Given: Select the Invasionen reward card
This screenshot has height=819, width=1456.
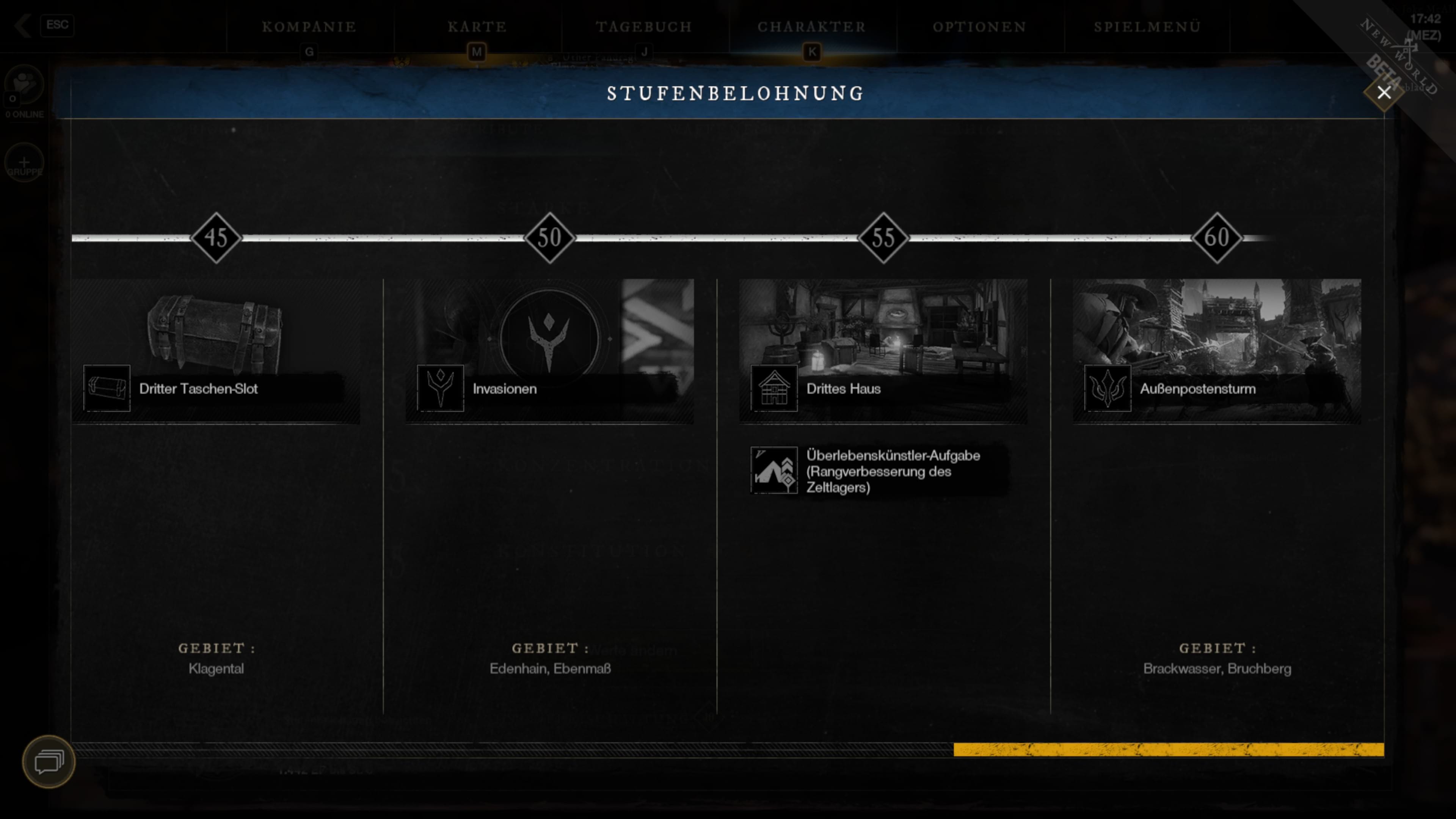Looking at the screenshot, I should pyautogui.click(x=549, y=350).
